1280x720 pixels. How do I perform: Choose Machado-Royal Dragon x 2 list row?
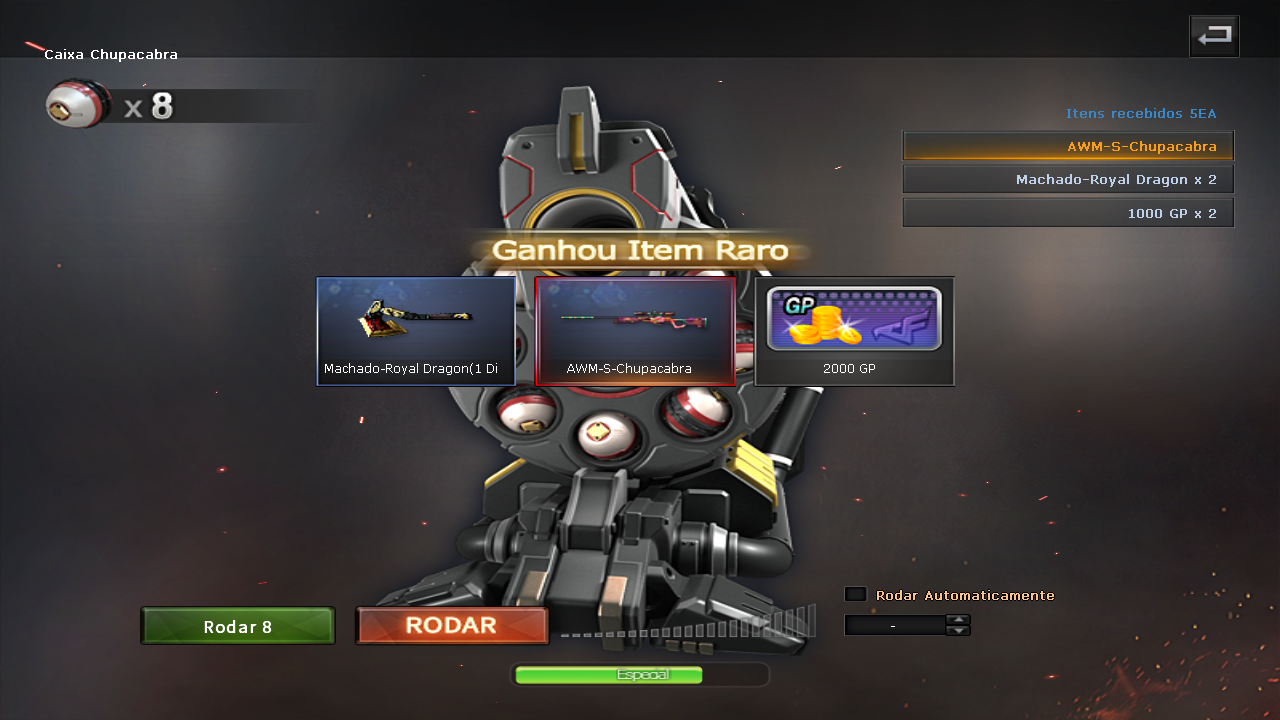1068,180
